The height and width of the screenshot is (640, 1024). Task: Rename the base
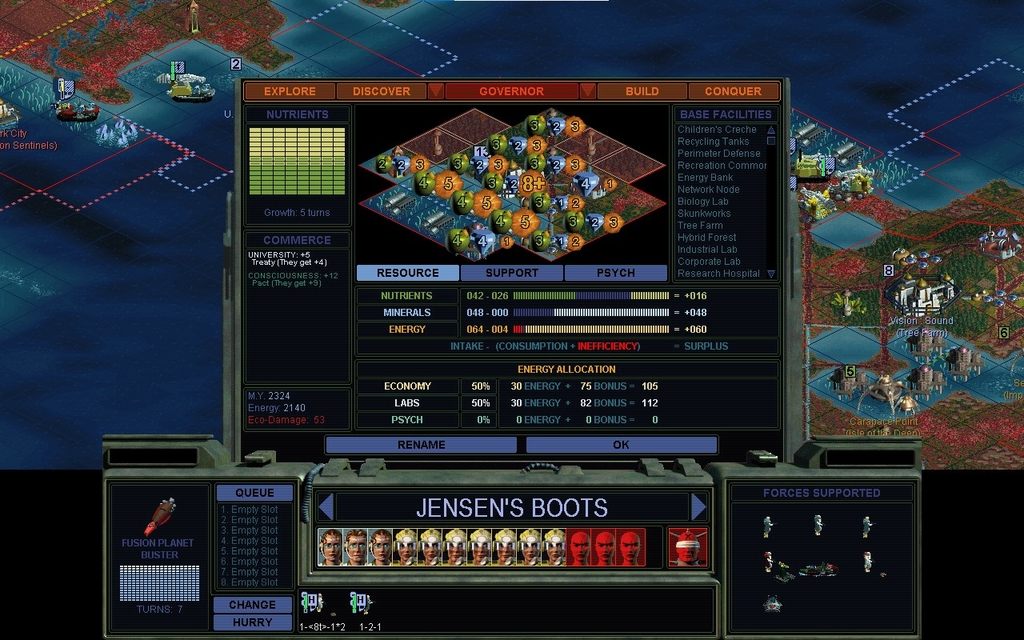(421, 445)
